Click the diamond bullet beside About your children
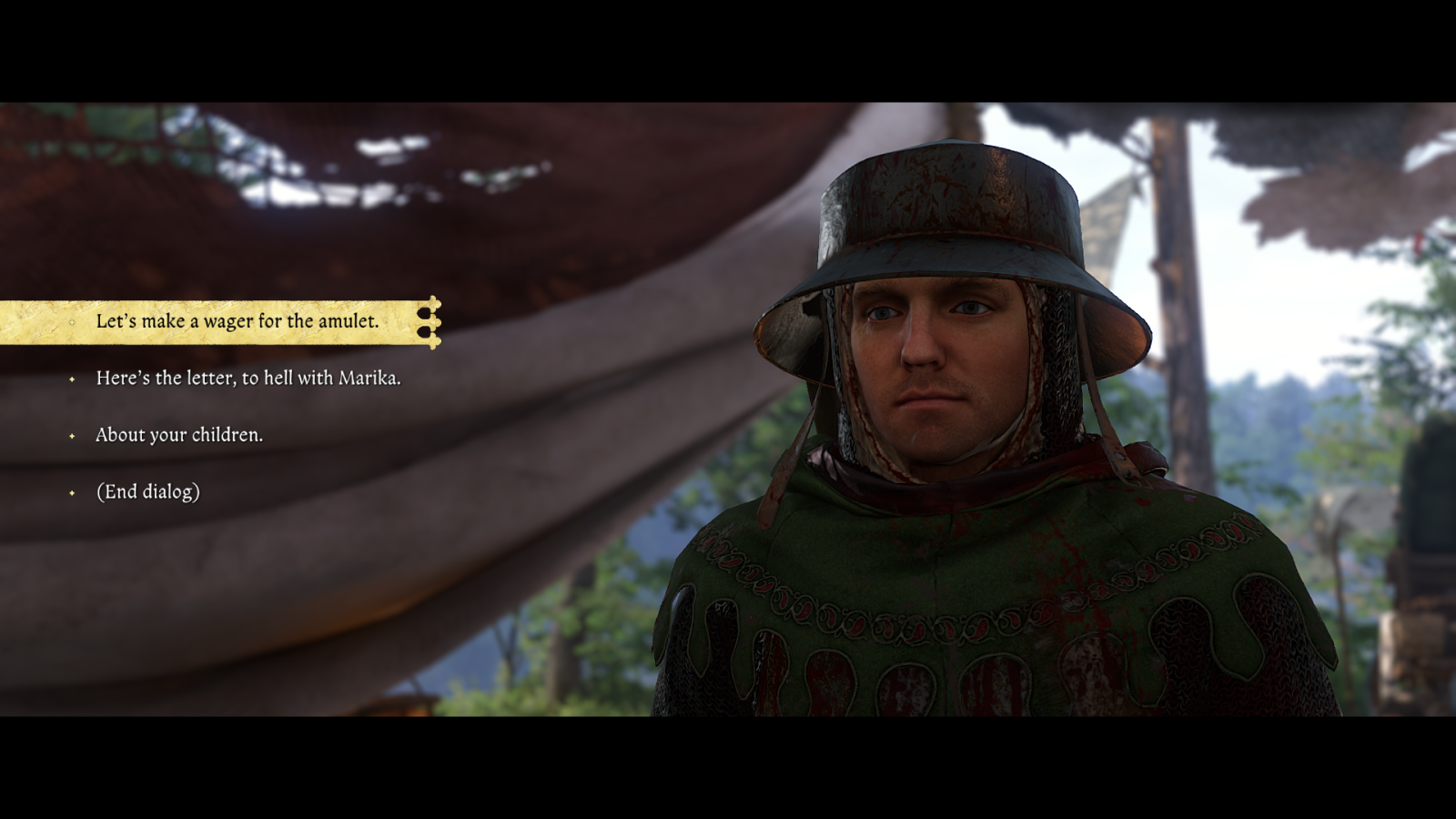 click(71, 436)
